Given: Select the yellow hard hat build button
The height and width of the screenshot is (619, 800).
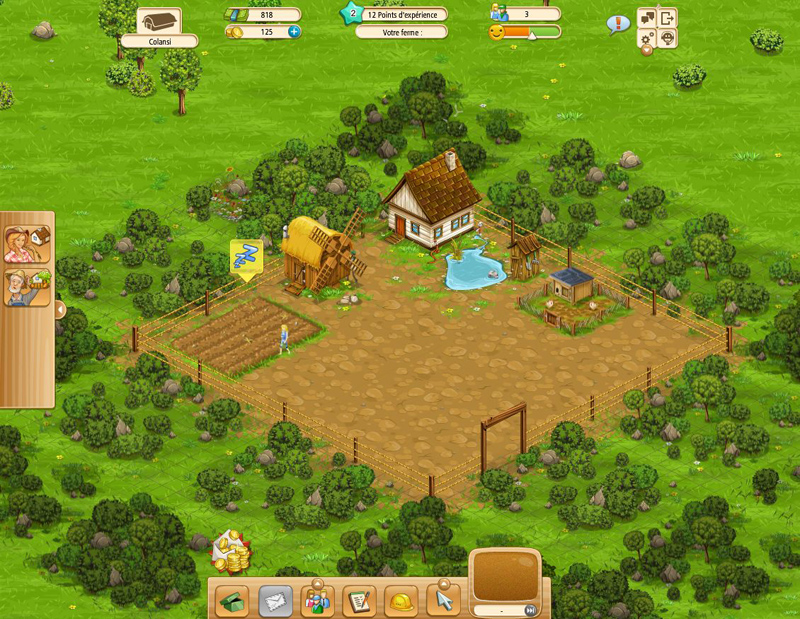Looking at the screenshot, I should coord(401,600).
